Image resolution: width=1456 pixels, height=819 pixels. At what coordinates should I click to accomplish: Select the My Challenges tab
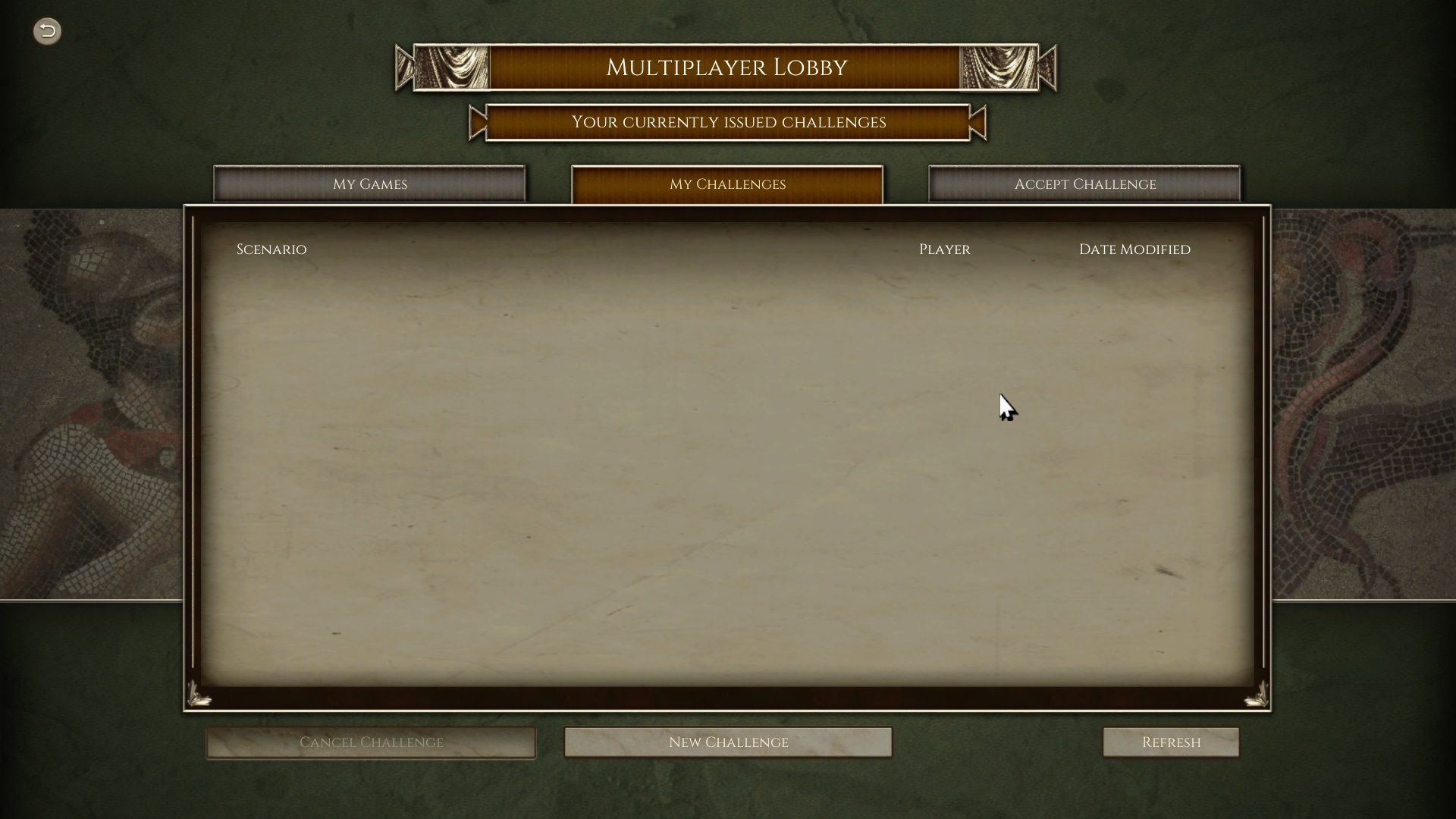[726, 184]
